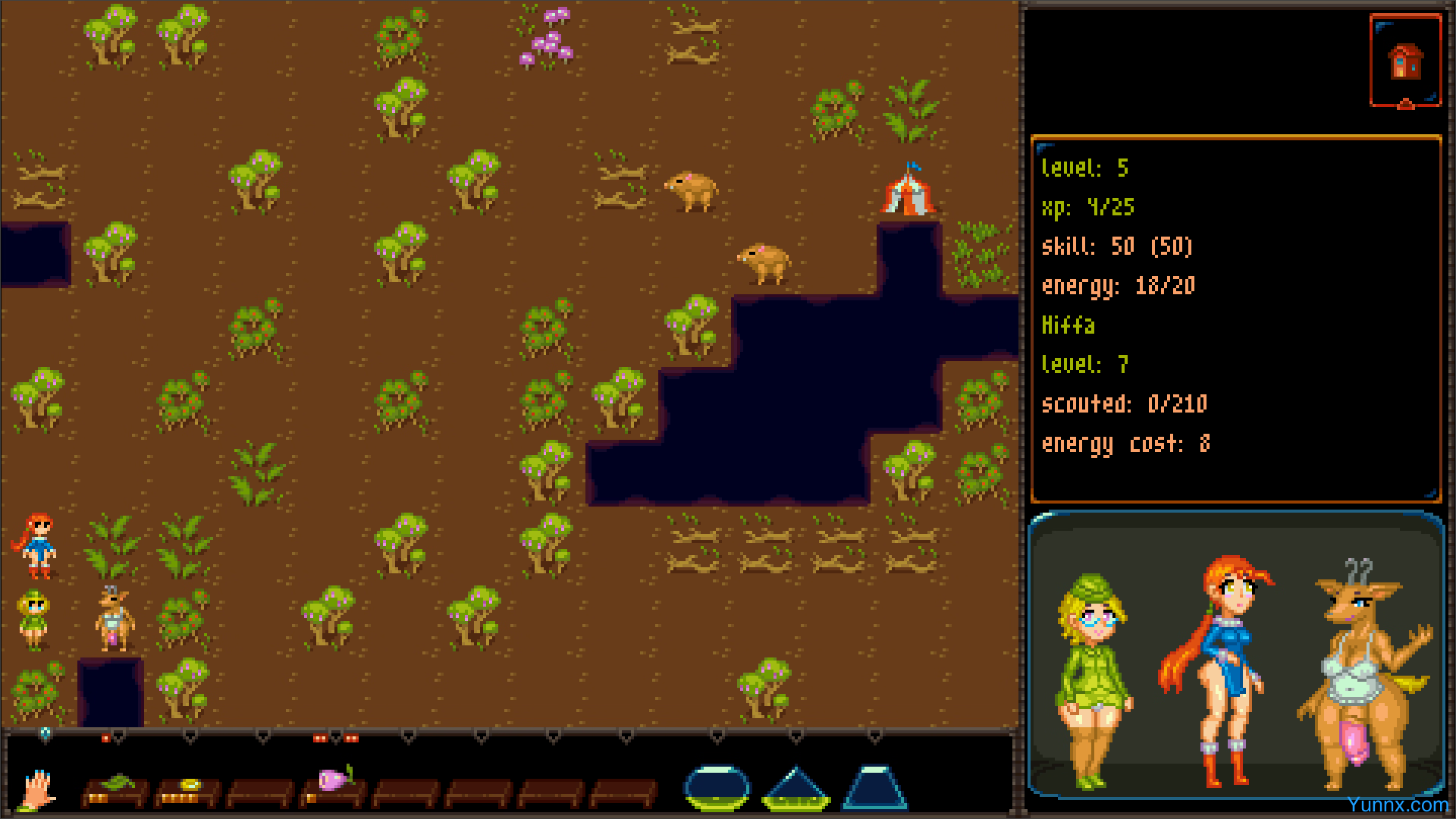The image size is (1456, 819).
Task: Click the red house icon
Action: (1405, 61)
